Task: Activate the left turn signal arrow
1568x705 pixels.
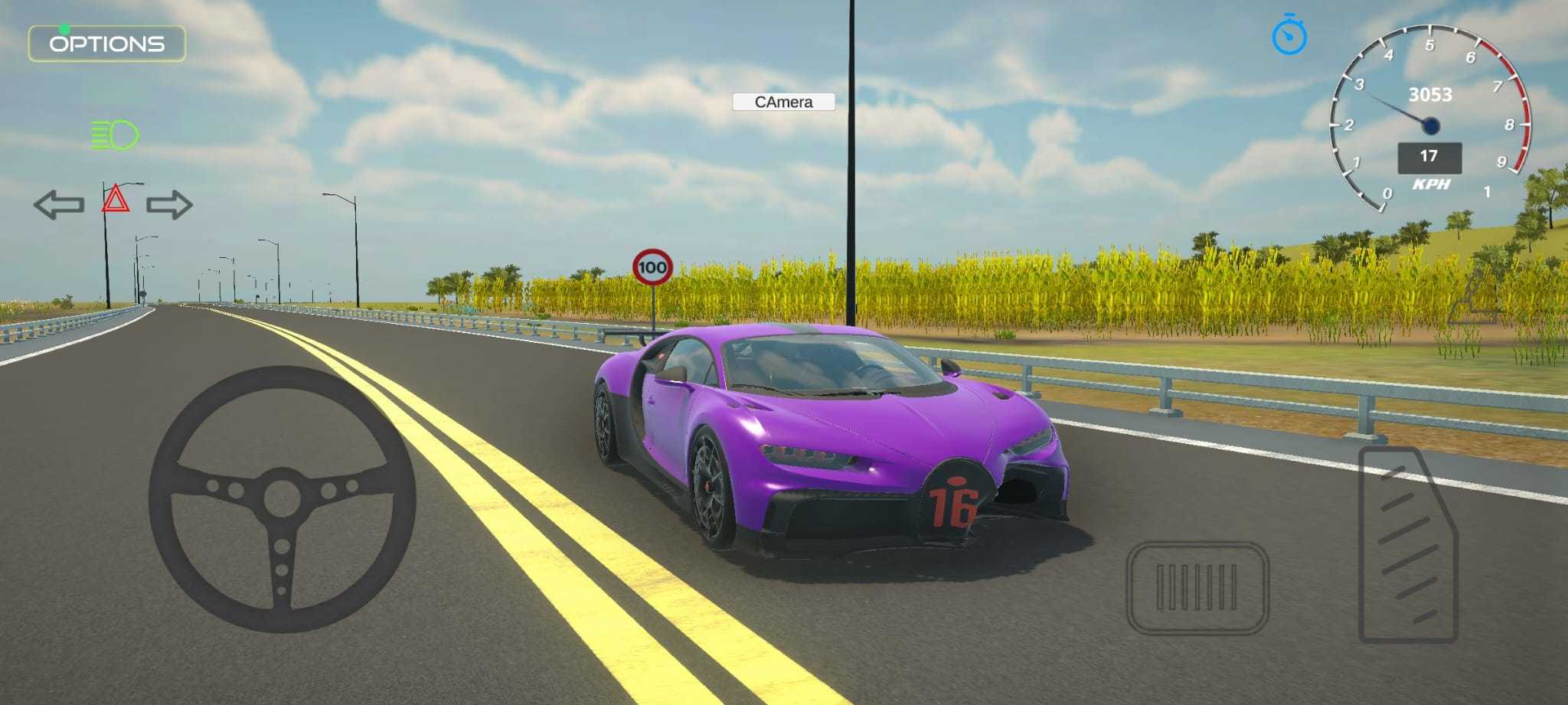Action: [x=60, y=204]
